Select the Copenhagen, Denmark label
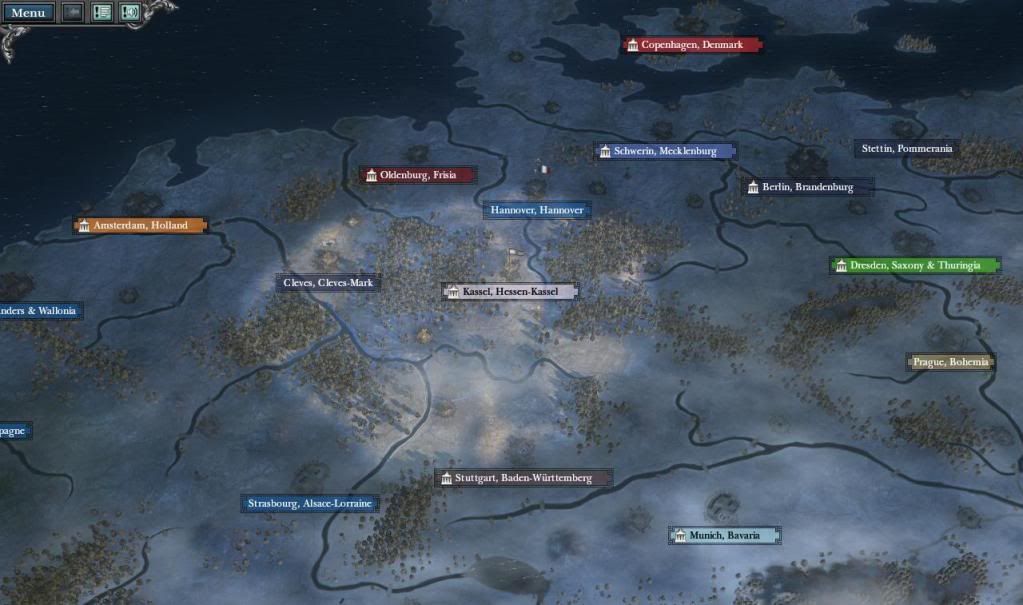 pos(691,45)
